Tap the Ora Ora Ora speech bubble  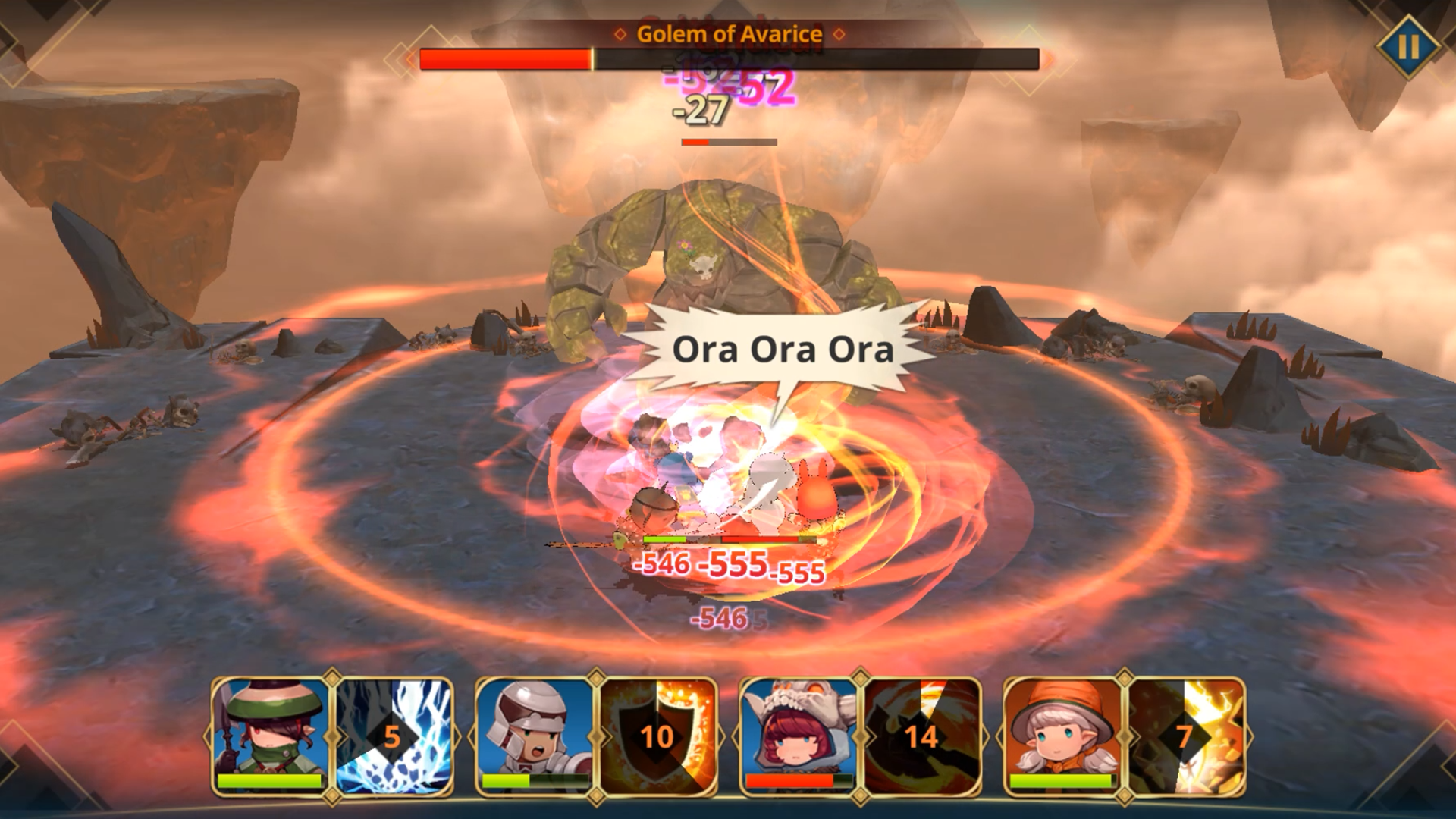pos(783,350)
